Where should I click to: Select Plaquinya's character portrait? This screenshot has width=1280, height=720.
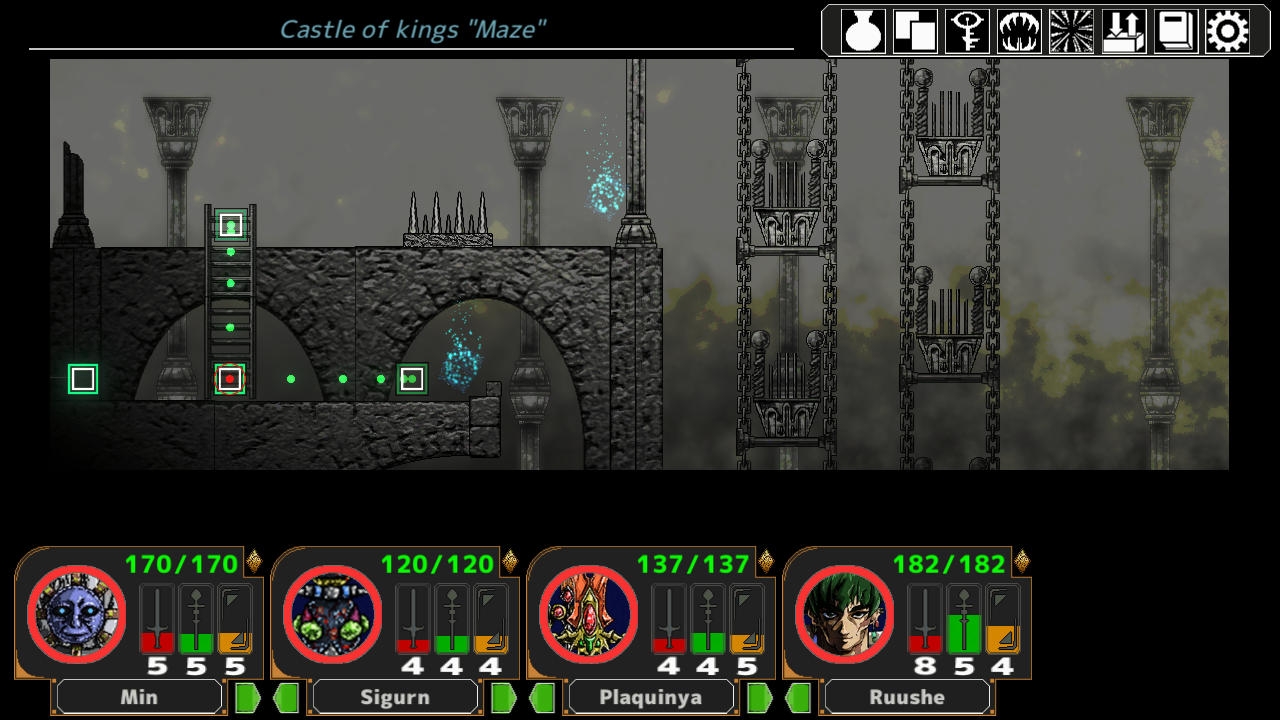[588, 614]
